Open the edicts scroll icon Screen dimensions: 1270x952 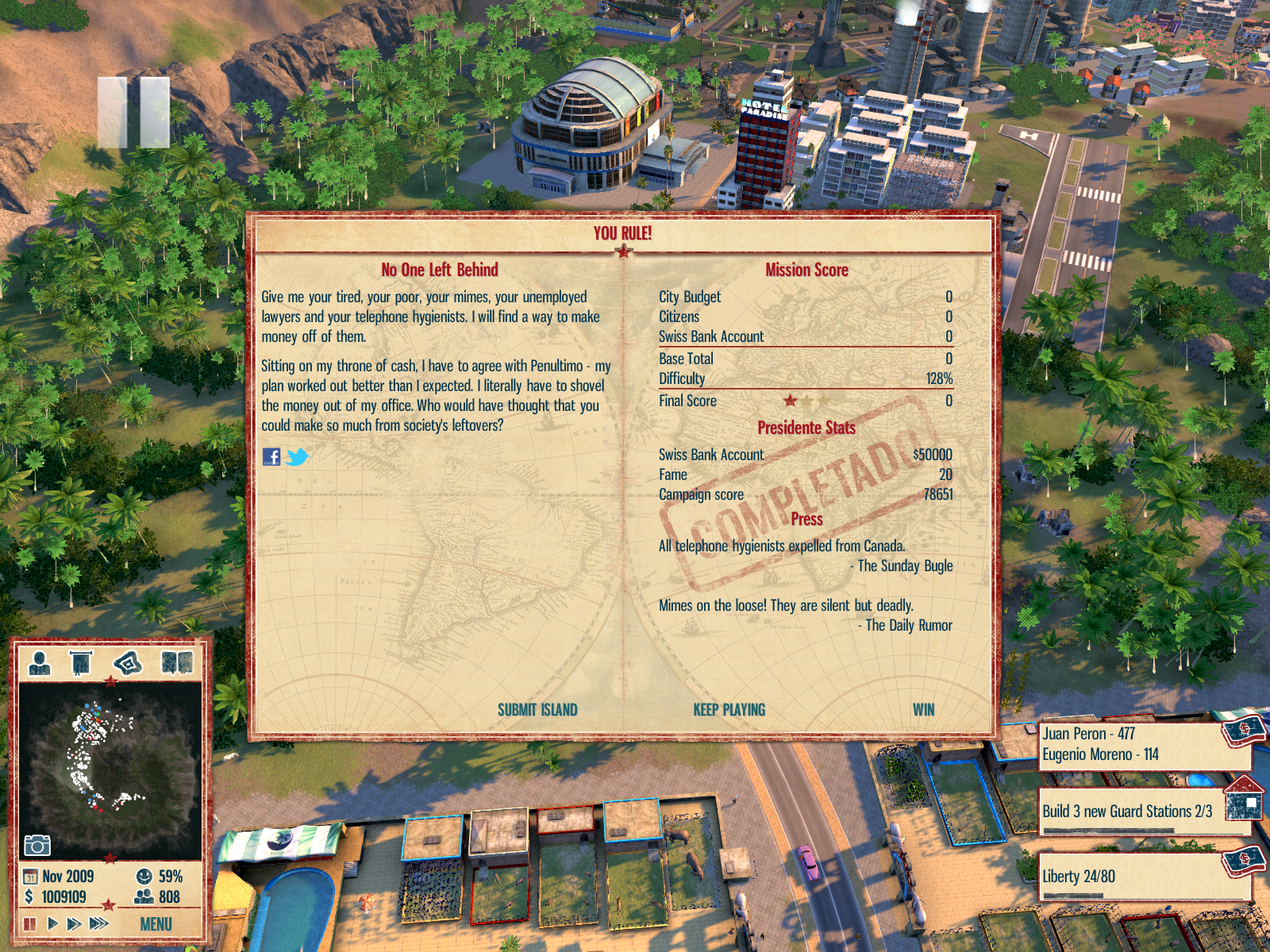81,662
